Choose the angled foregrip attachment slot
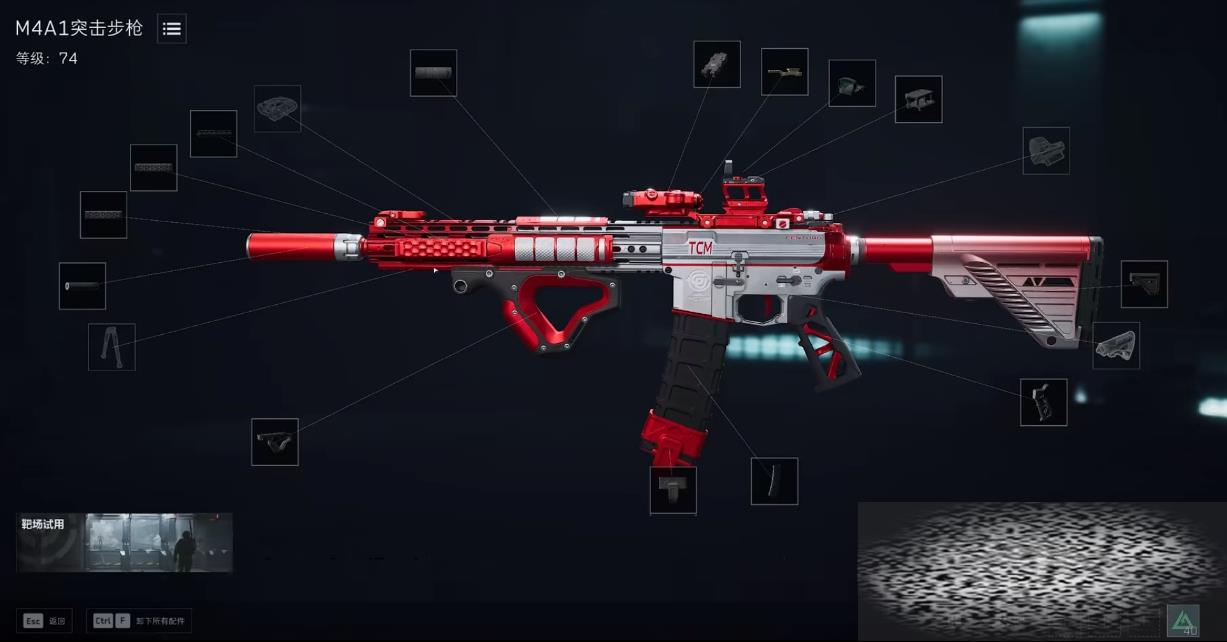This screenshot has height=642, width=1227. click(274, 441)
